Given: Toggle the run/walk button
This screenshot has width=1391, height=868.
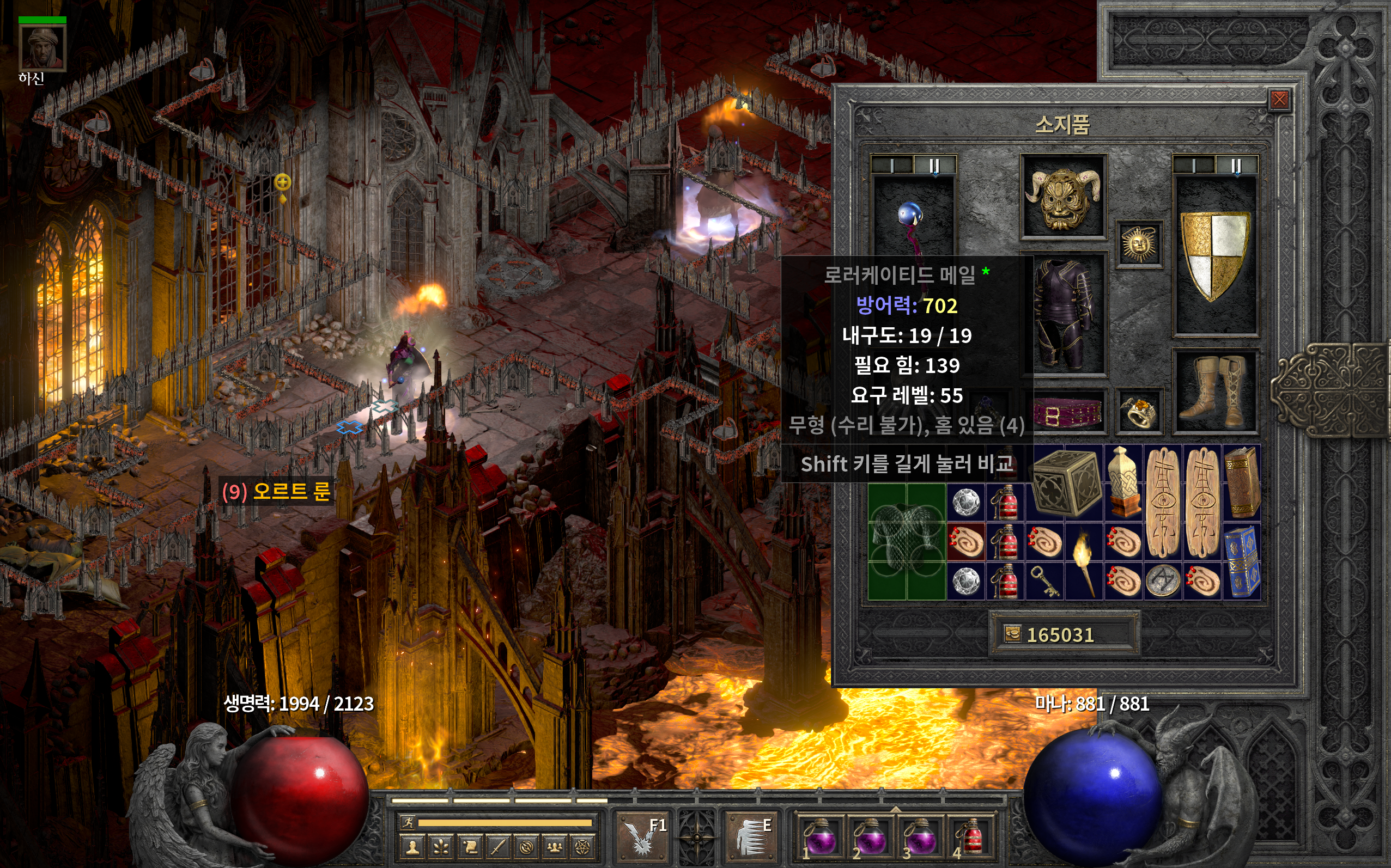Looking at the screenshot, I should 408,823.
